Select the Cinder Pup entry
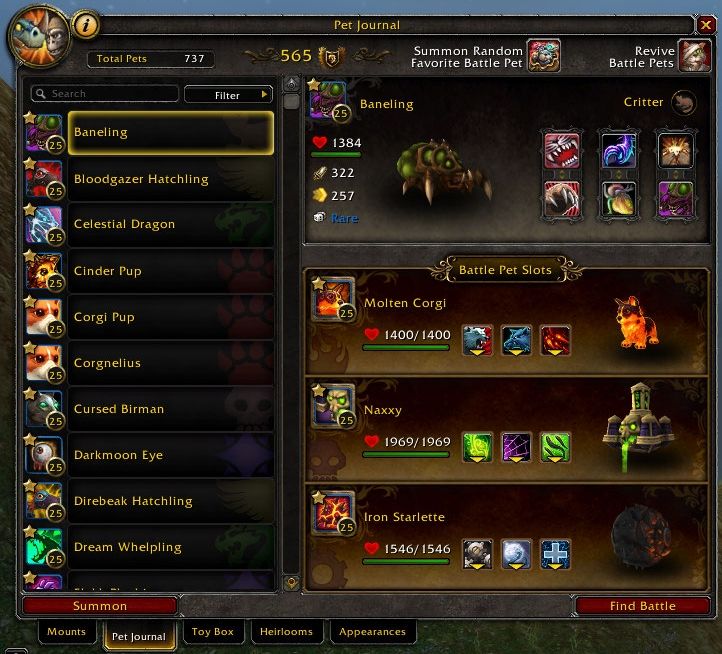 pyautogui.click(x=170, y=271)
